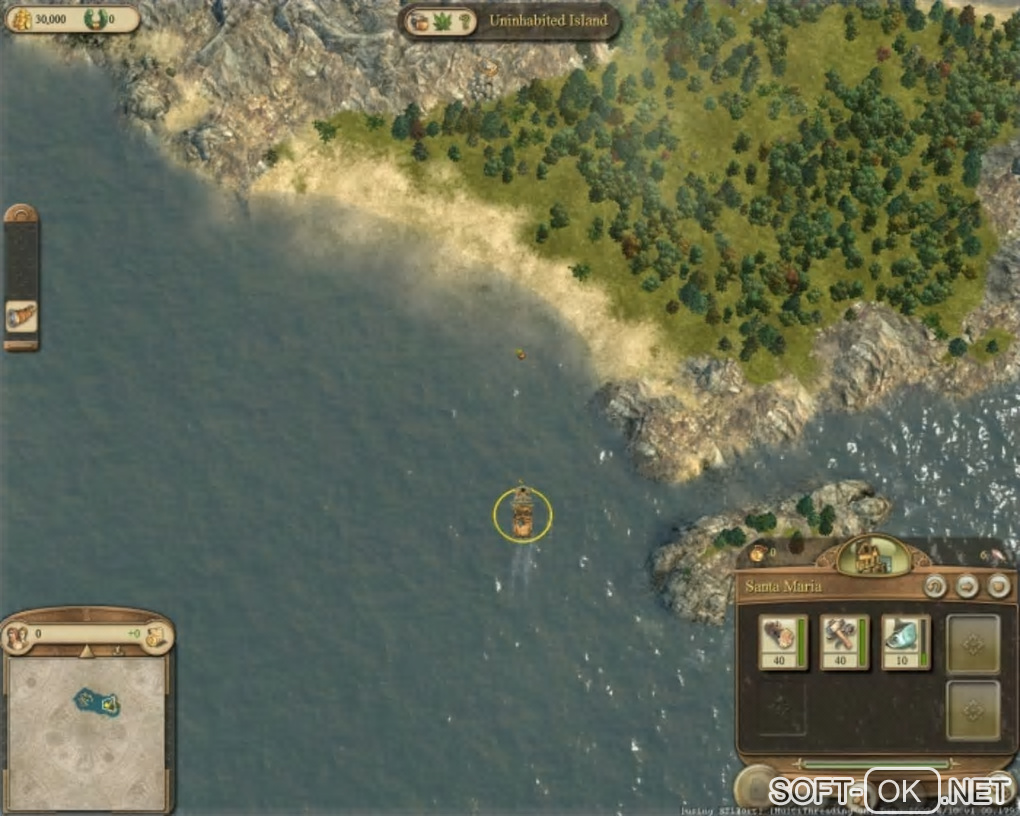Open the population portraits icon above minimap
This screenshot has height=816, width=1020.
(16, 635)
